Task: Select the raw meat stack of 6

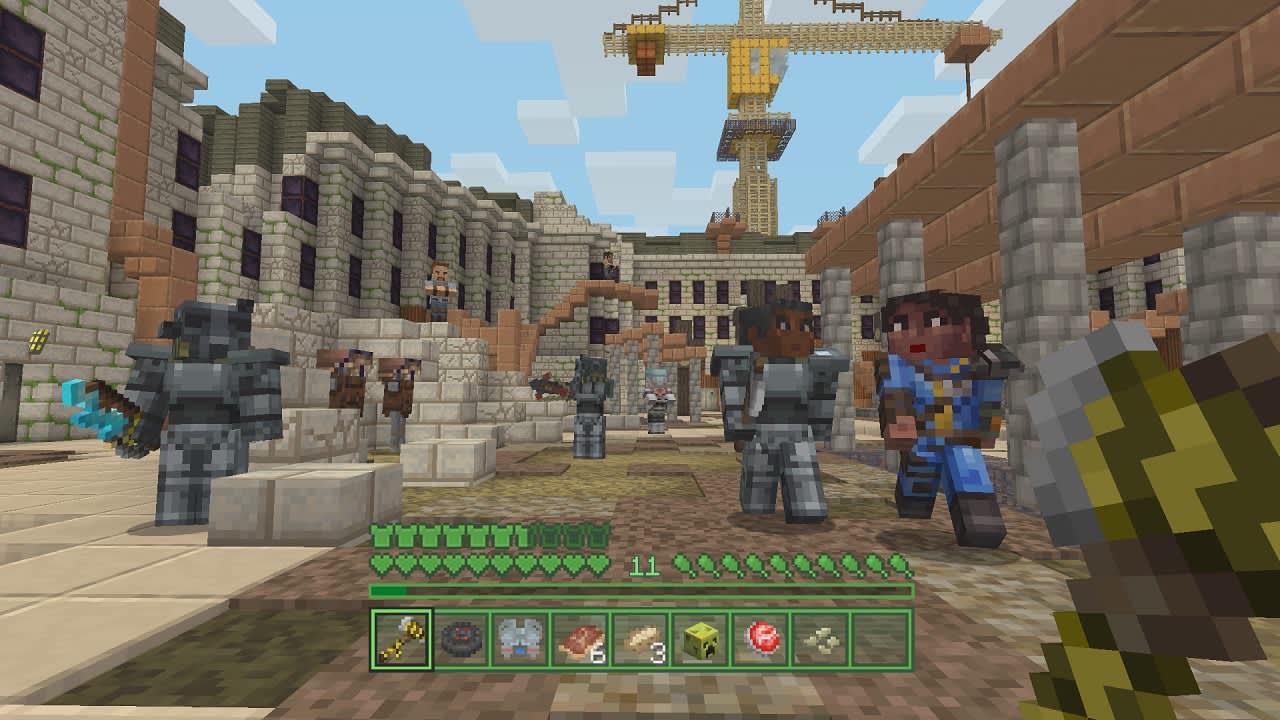Action: tap(581, 639)
